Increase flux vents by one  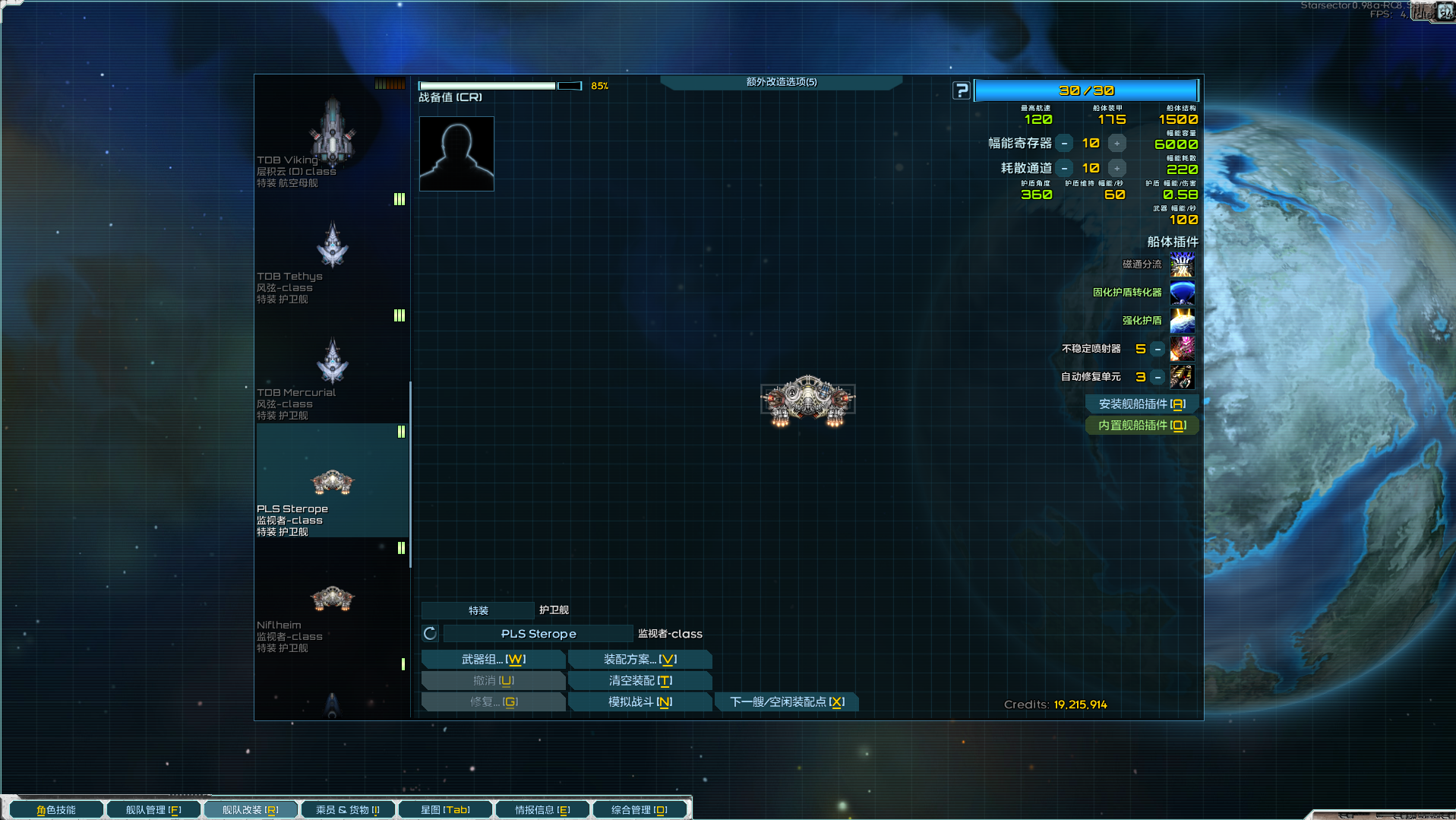[1116, 169]
